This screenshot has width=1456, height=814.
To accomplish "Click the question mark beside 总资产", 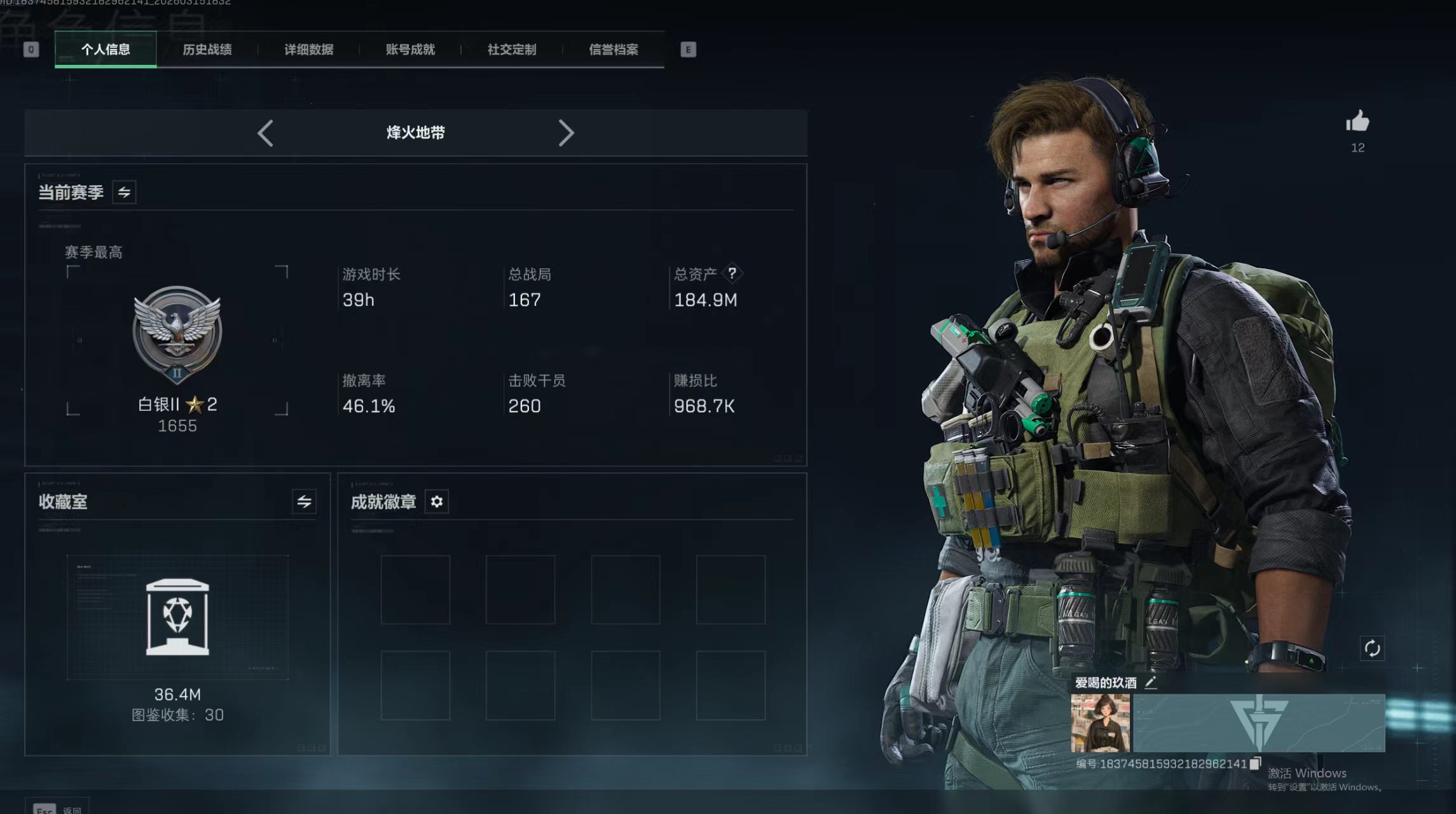I will pos(732,273).
